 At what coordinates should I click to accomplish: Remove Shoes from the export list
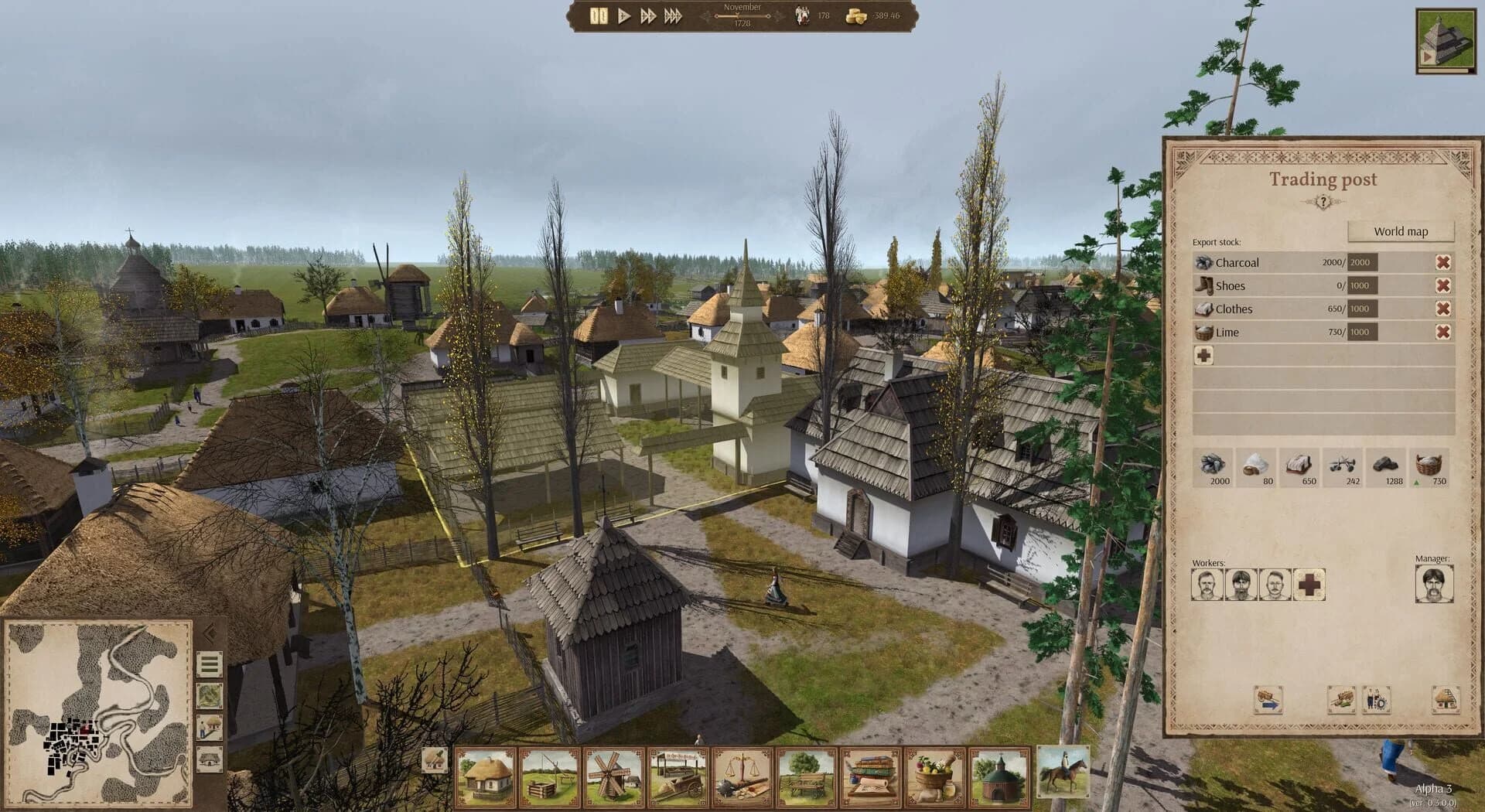1443,285
